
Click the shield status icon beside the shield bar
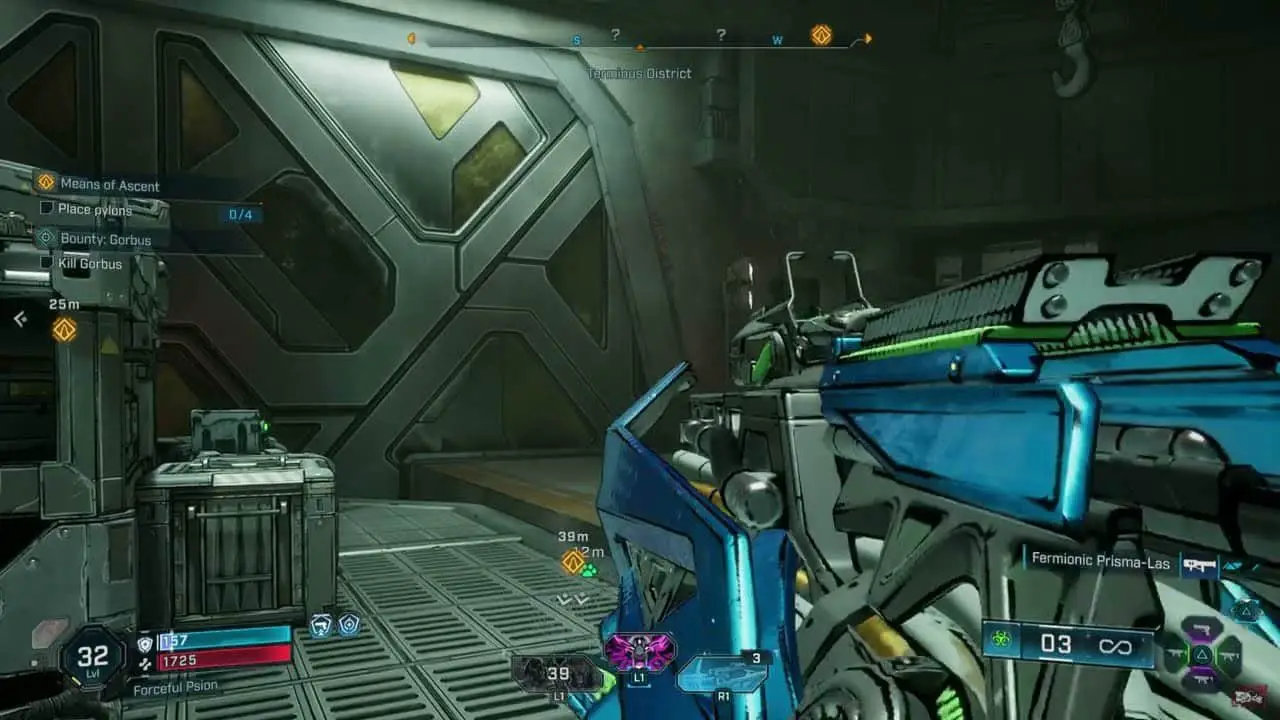coord(145,643)
